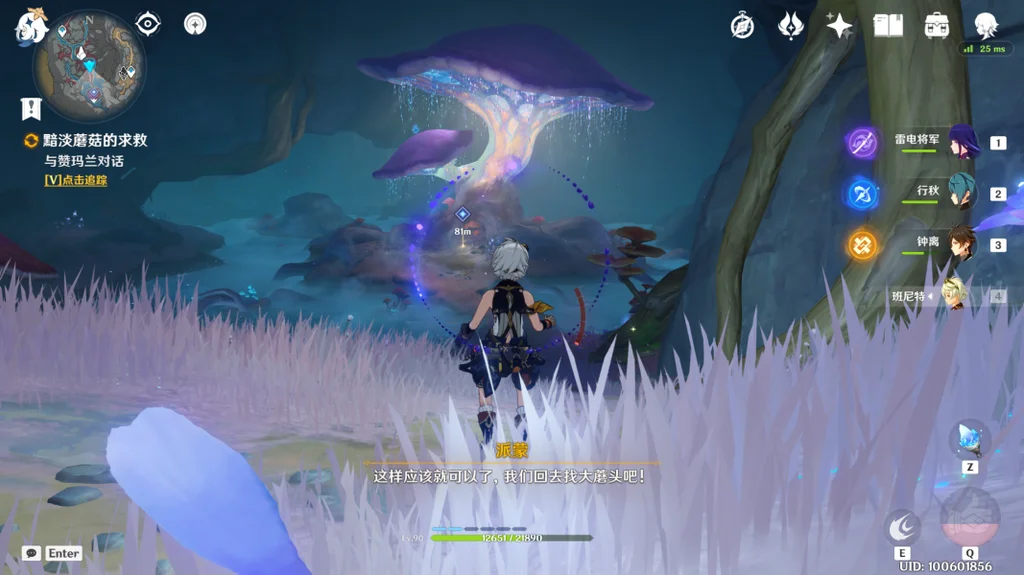Open the backpack inventory
This screenshot has width=1024, height=575.
point(937,26)
